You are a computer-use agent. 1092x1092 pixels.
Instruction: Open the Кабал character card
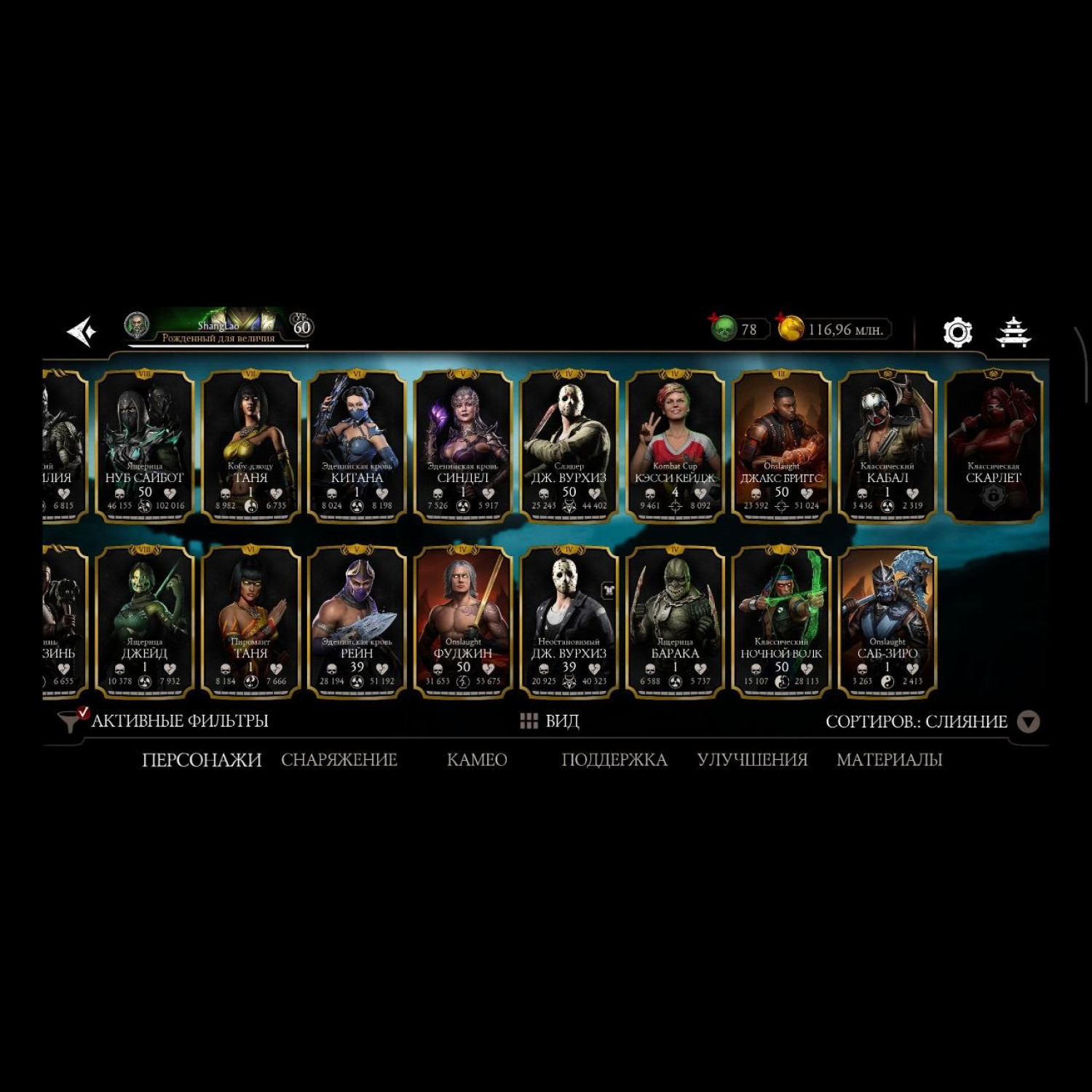coord(887,446)
